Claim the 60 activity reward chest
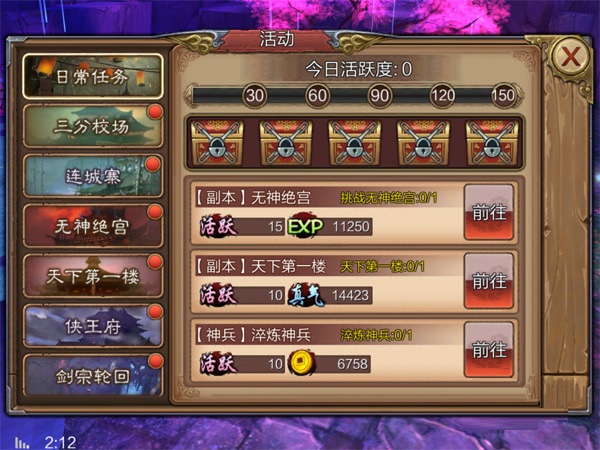Viewport: 600px width, 450px height. pos(285,143)
